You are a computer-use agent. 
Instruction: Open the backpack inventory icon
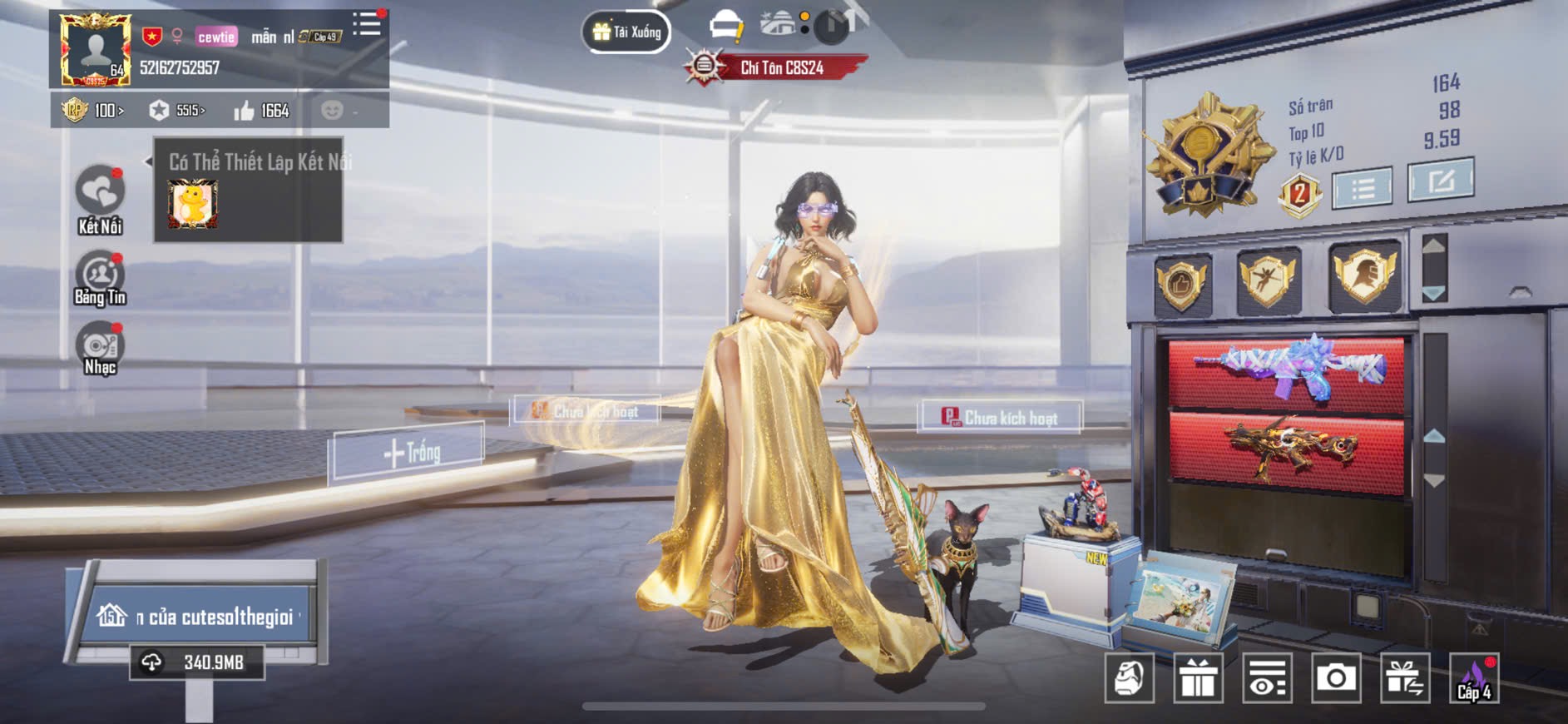pyautogui.click(x=1129, y=679)
